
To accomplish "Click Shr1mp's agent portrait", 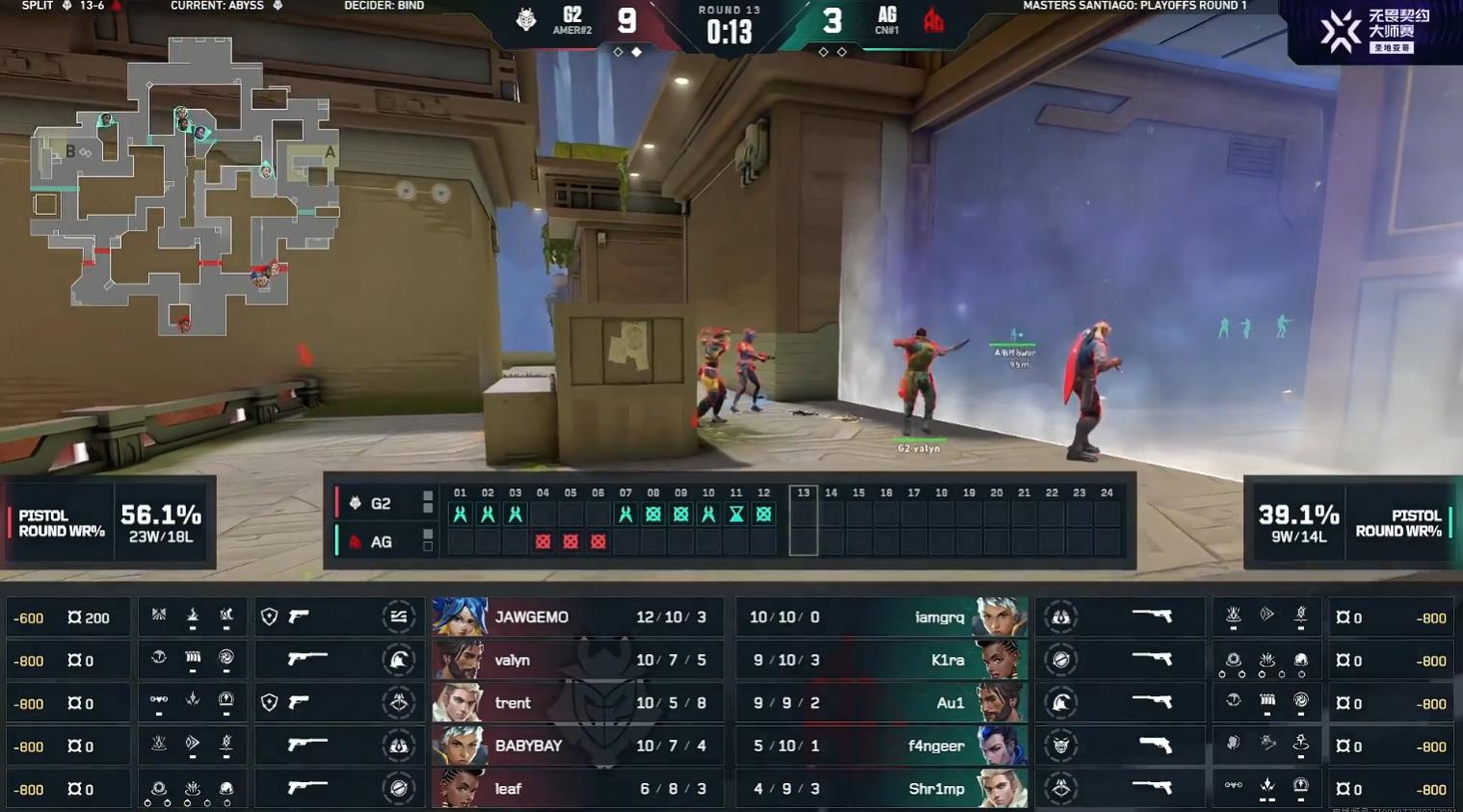I will click(x=1001, y=789).
